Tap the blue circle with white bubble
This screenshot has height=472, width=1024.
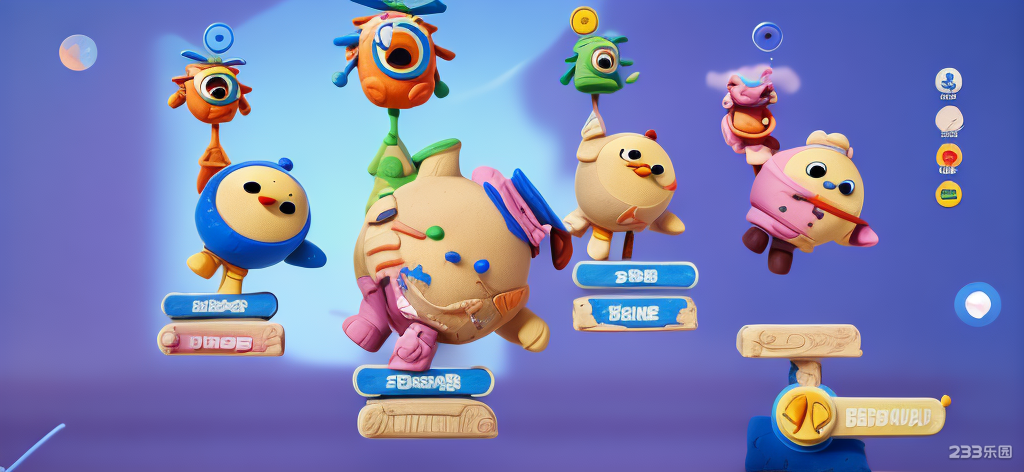click(977, 304)
